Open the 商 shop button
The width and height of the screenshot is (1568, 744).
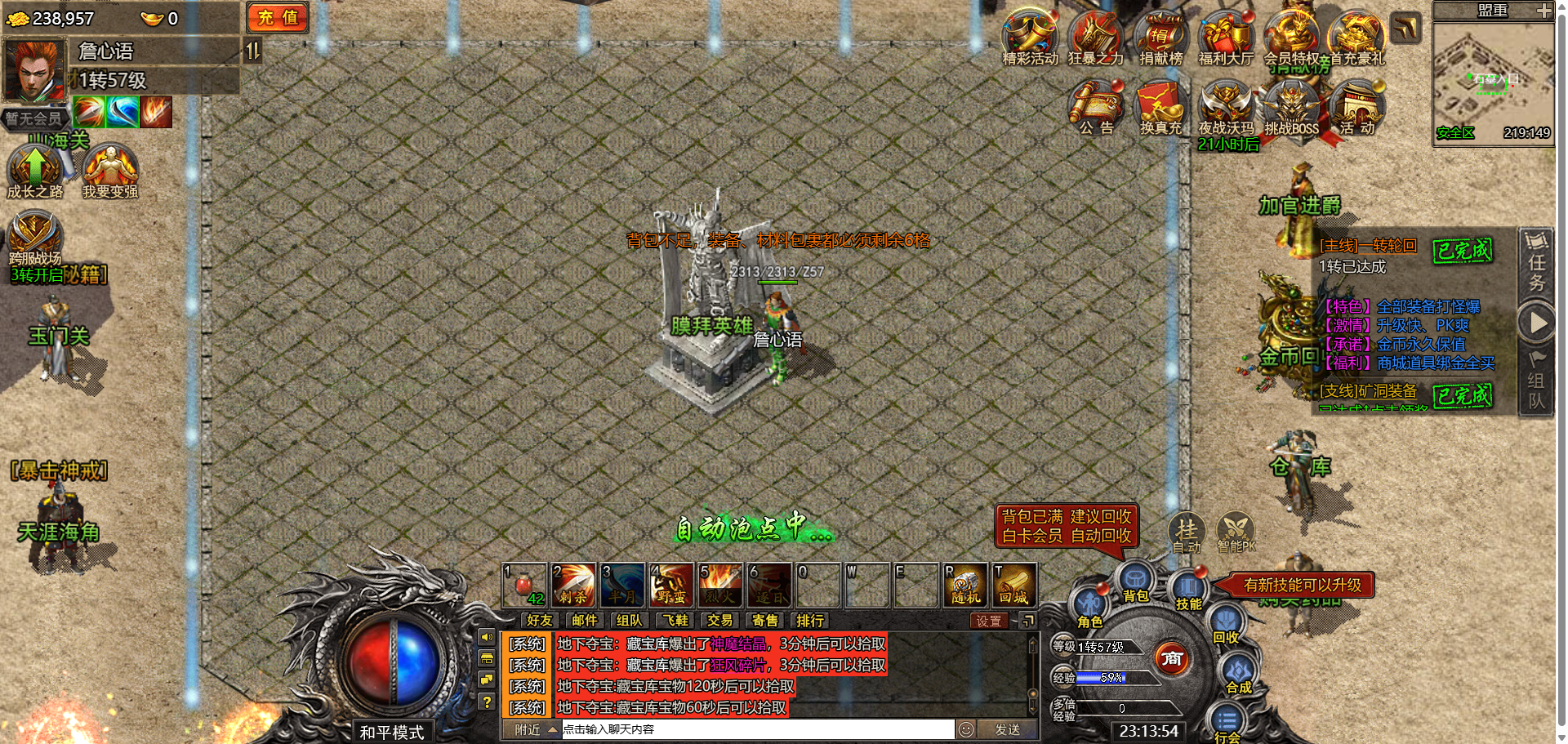[1172, 658]
